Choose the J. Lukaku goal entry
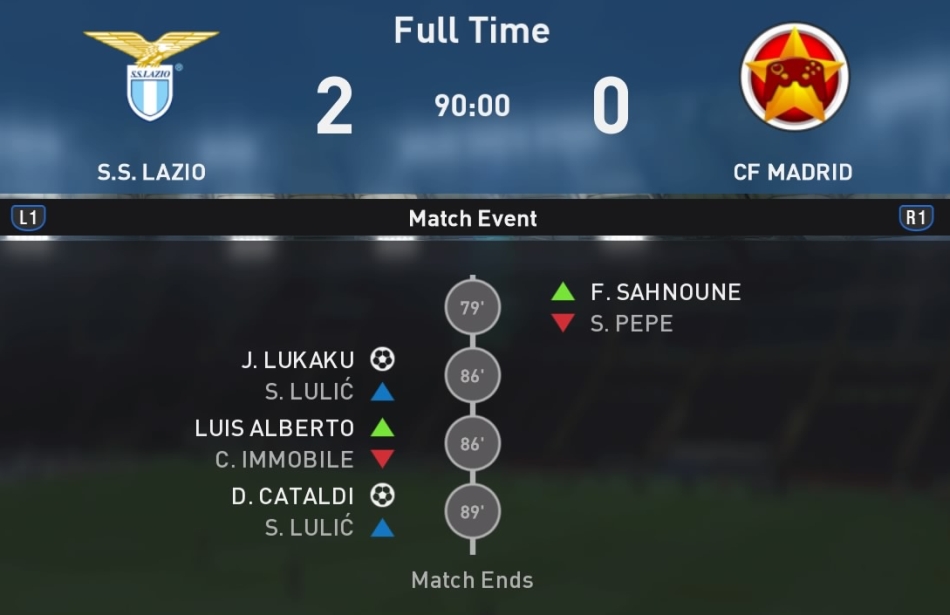This screenshot has height=615, width=950. pos(297,360)
